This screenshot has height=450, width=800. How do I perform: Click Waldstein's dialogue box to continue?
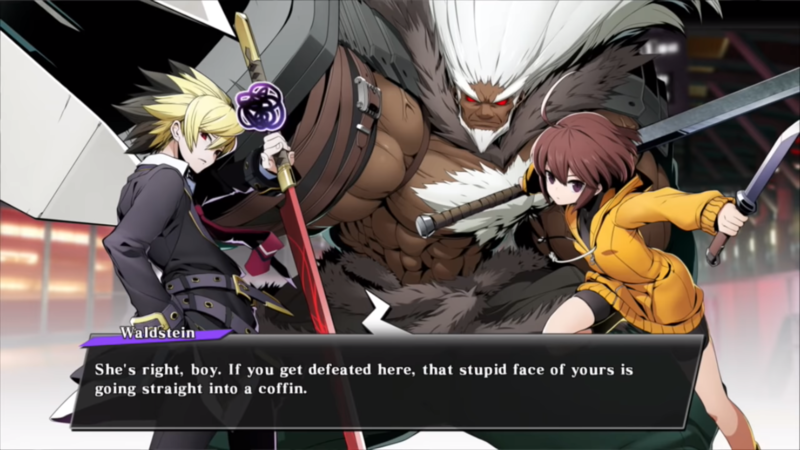(385, 380)
